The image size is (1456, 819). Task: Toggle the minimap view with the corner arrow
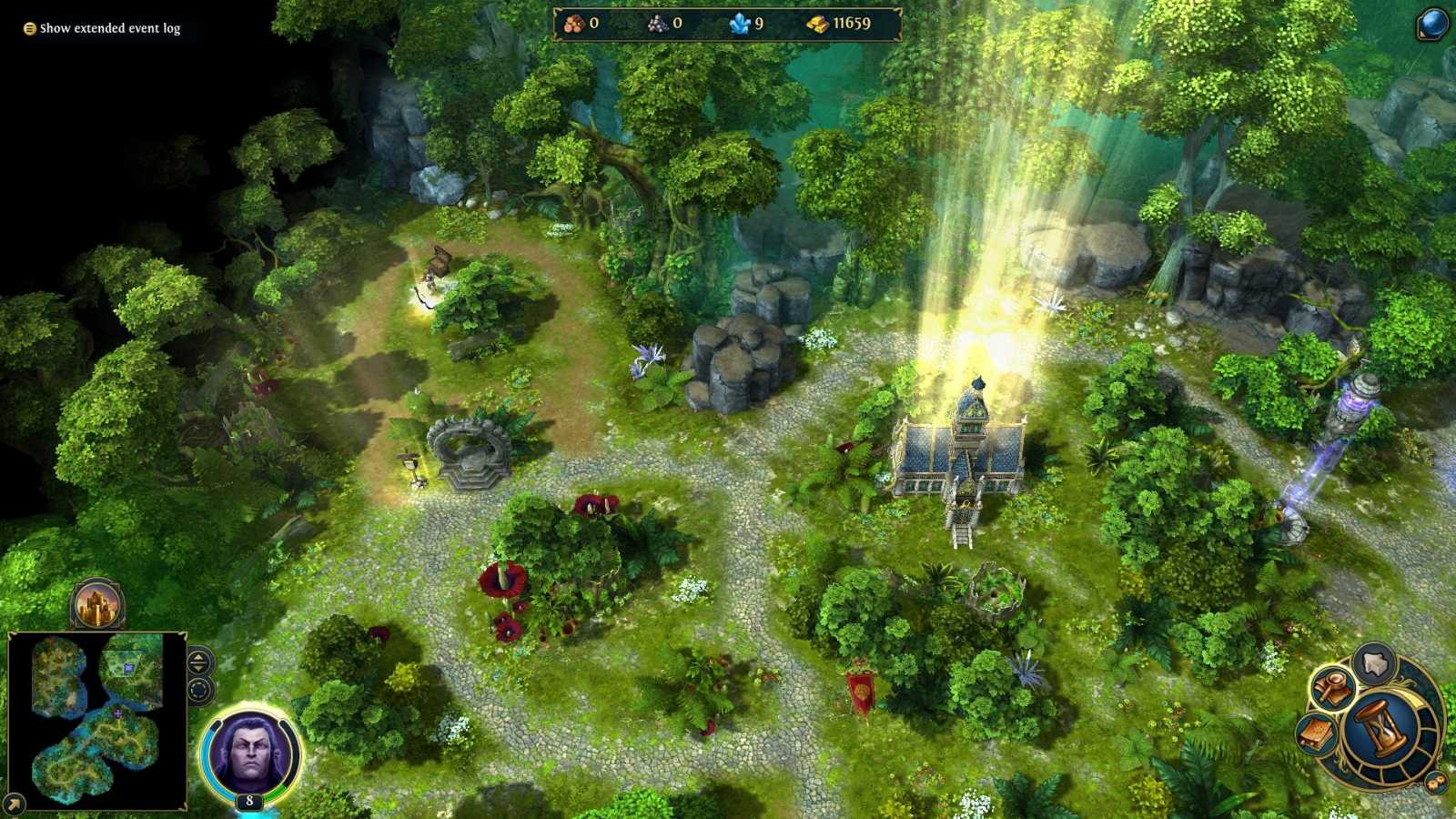14,802
